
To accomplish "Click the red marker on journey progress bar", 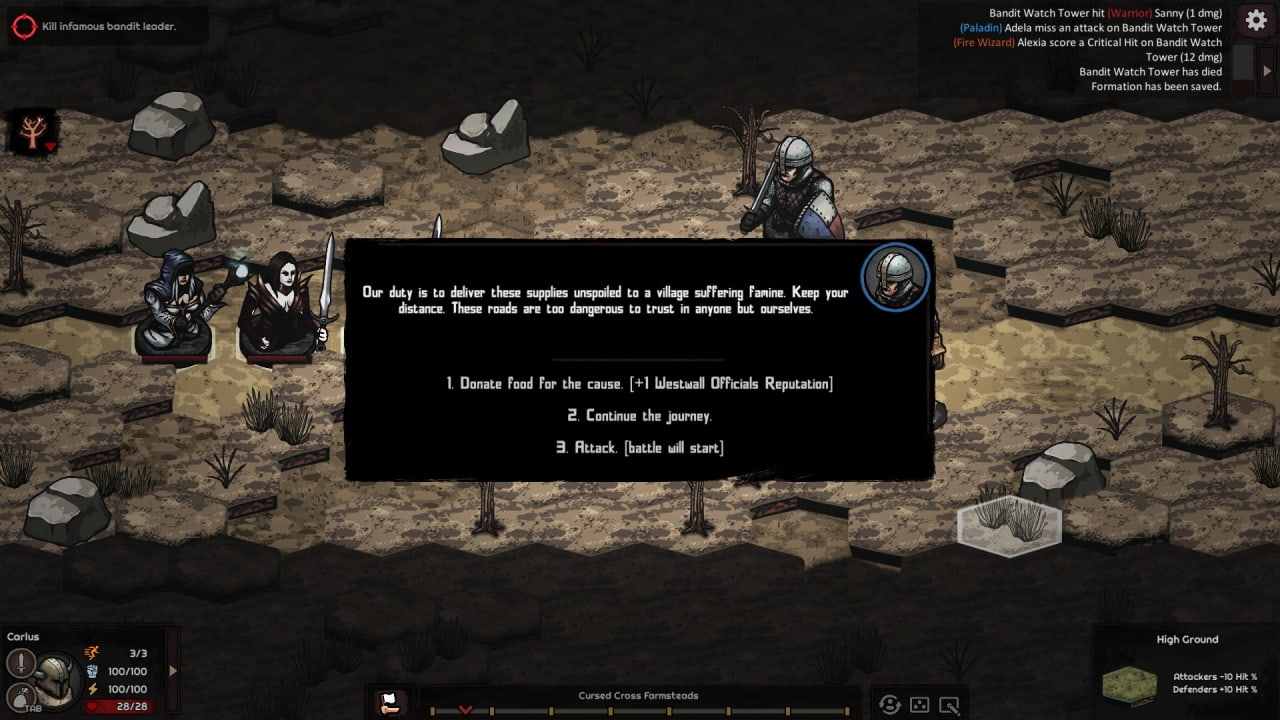I will click(465, 709).
